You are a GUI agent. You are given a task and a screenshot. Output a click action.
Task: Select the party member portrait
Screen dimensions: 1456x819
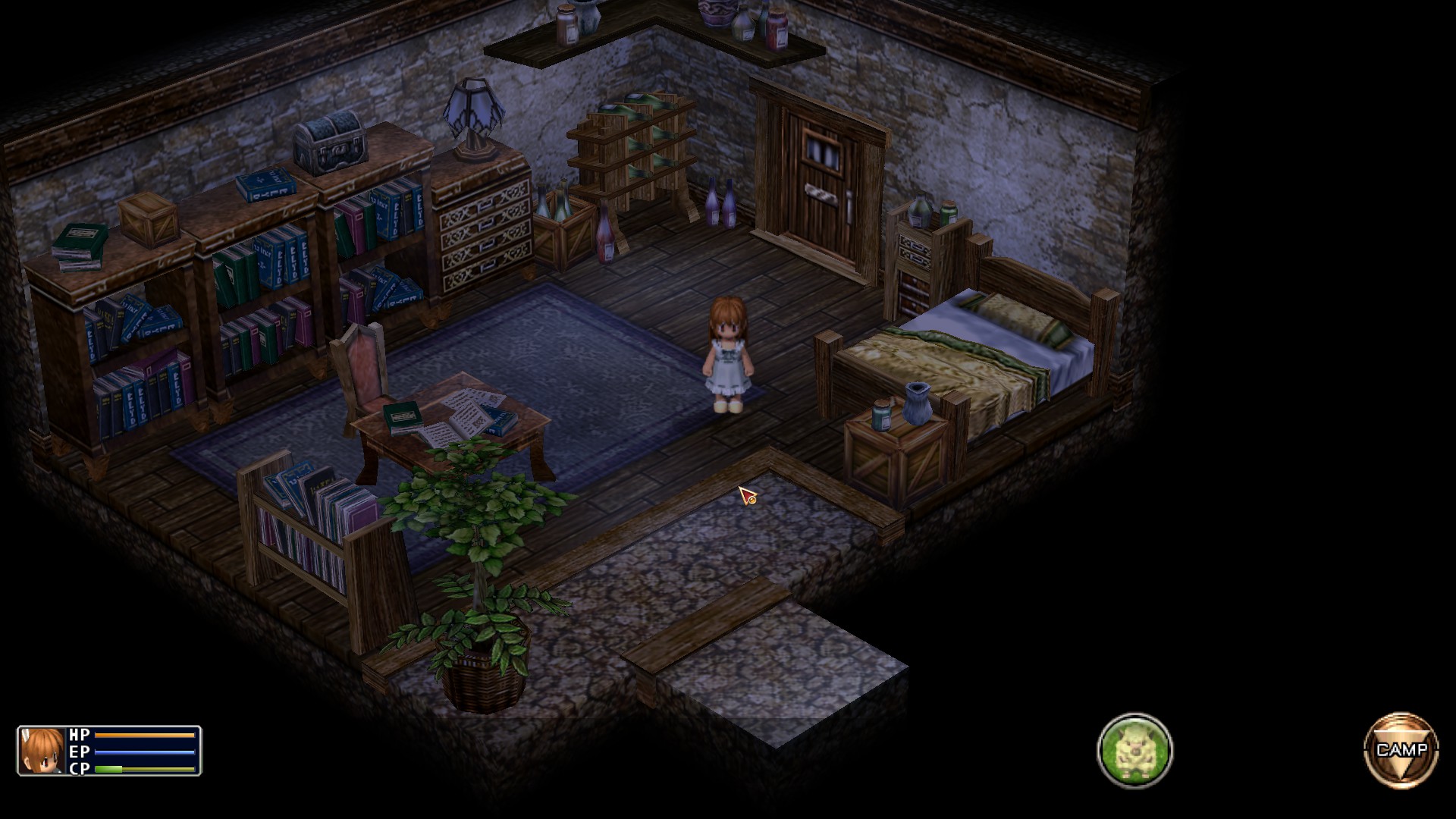pyautogui.click(x=42, y=751)
